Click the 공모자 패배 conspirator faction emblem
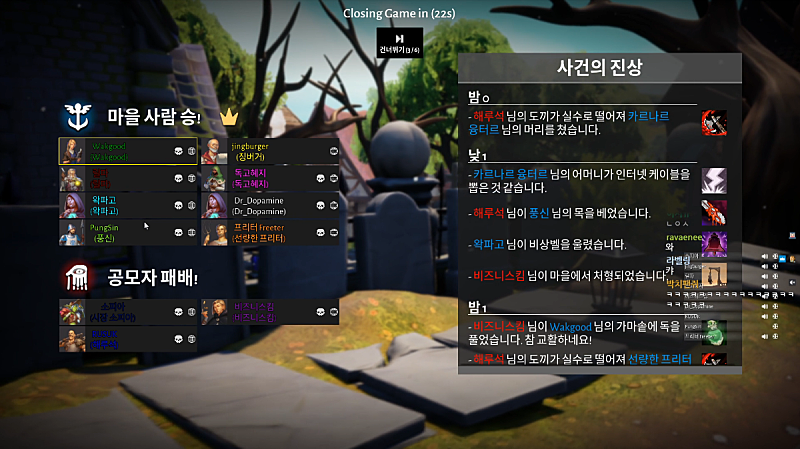Screen dimensions: 800x449 pyautogui.click(x=75, y=275)
